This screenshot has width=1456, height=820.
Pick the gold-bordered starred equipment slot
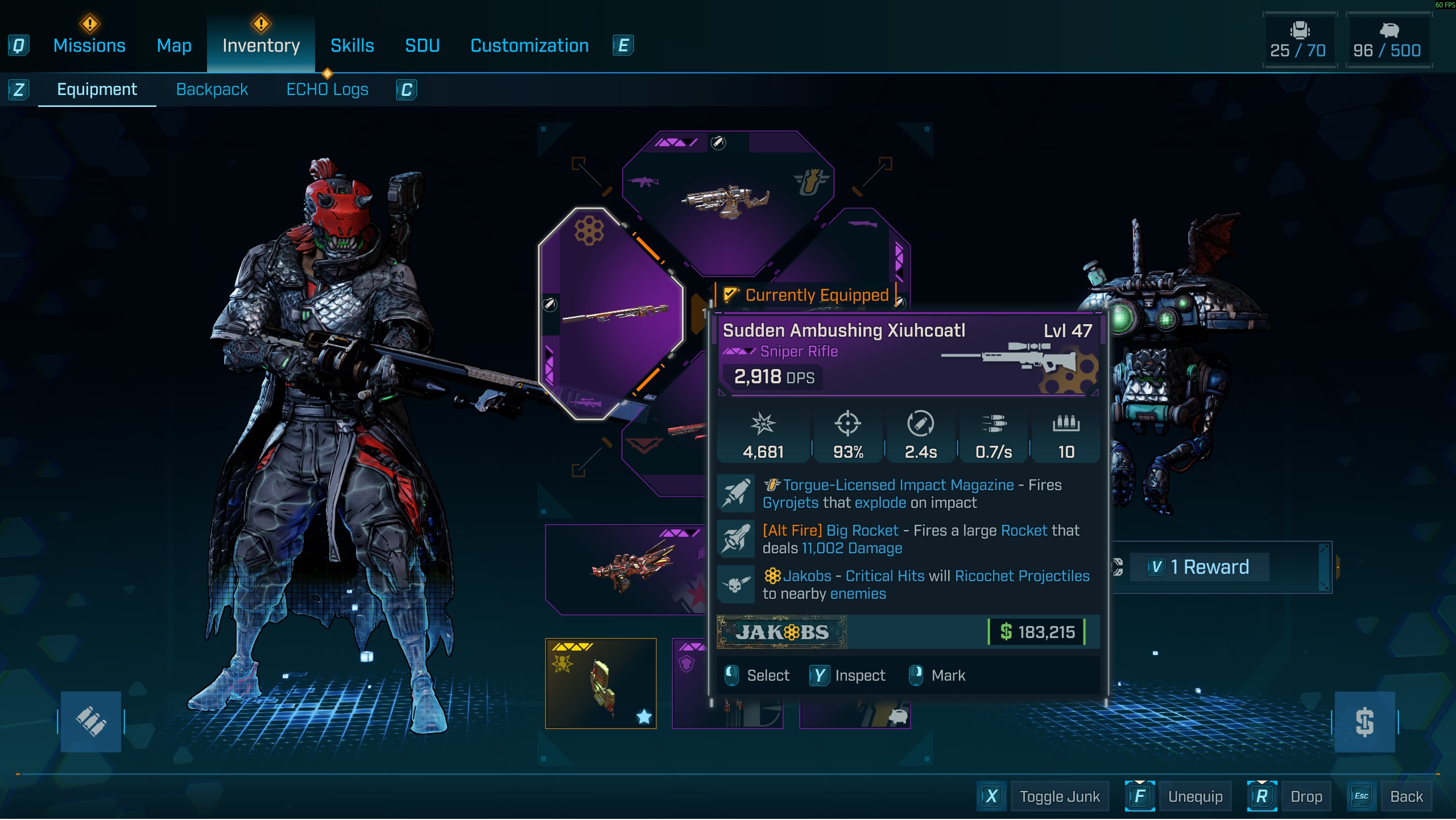[601, 684]
